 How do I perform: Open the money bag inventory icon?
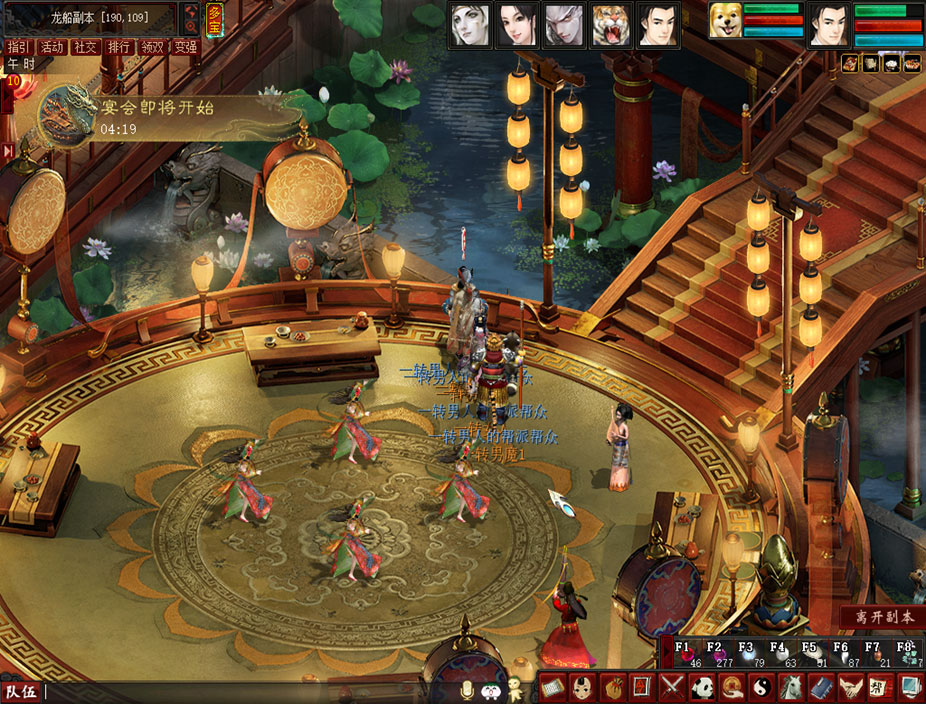click(x=612, y=688)
